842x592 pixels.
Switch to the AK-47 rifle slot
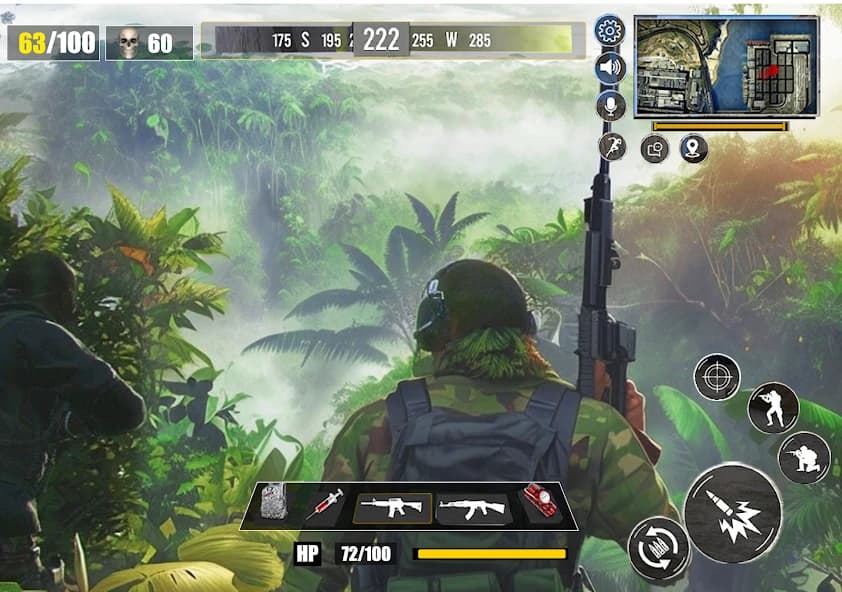(x=473, y=509)
